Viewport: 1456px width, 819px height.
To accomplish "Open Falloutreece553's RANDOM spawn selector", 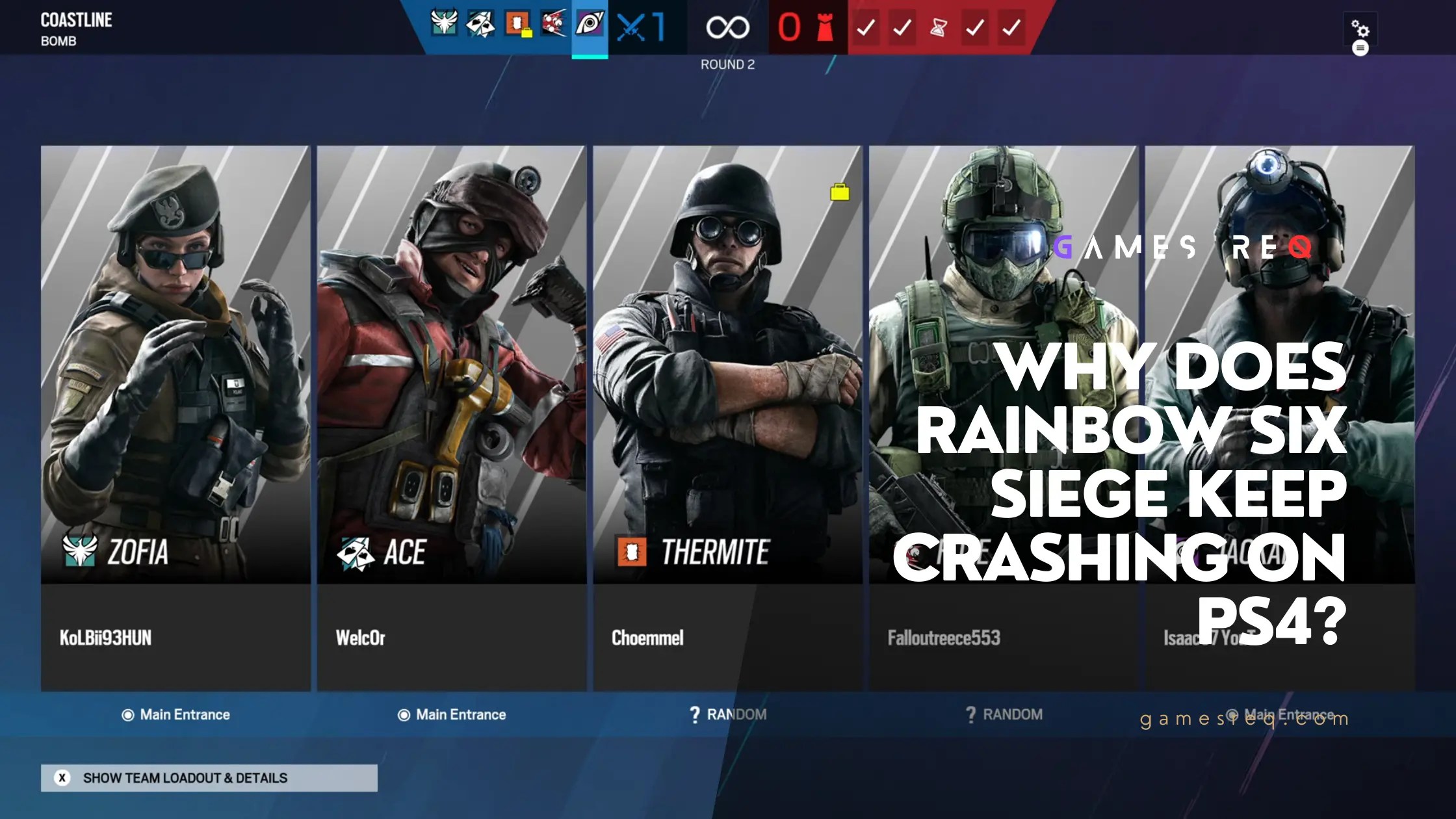I will pos(1004,714).
